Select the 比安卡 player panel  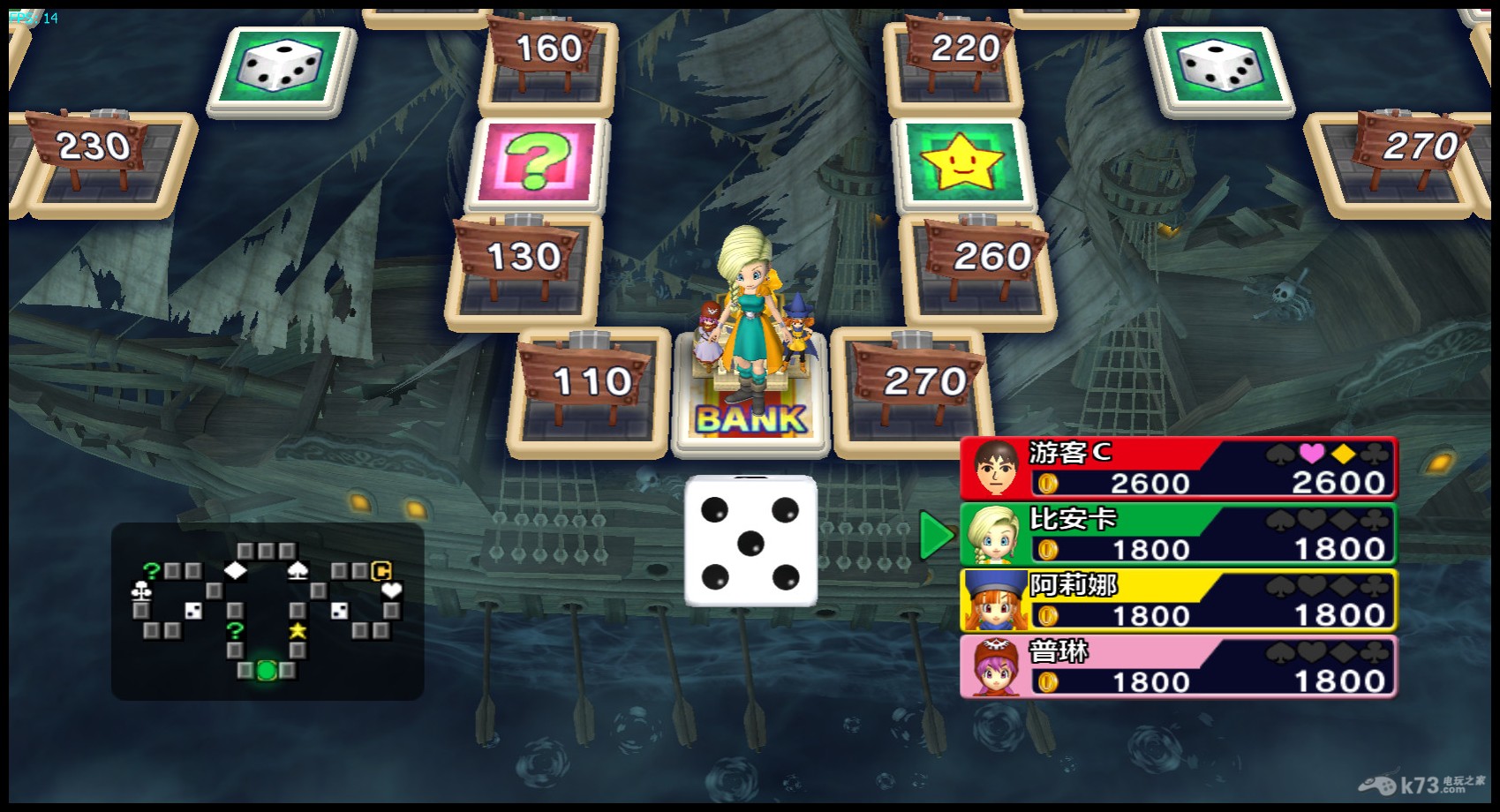point(1178,535)
